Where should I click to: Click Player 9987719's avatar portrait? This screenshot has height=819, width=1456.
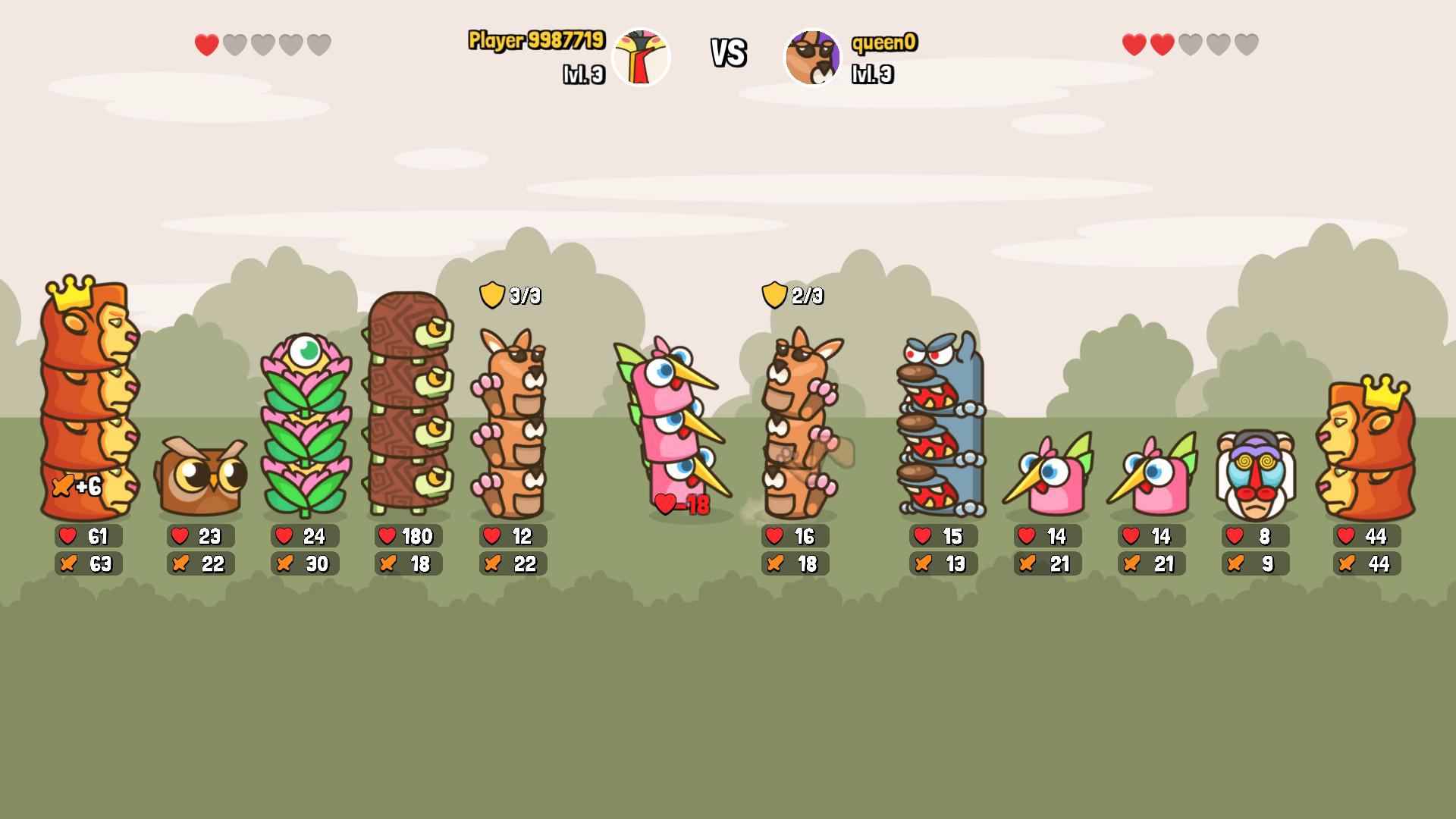(x=641, y=57)
